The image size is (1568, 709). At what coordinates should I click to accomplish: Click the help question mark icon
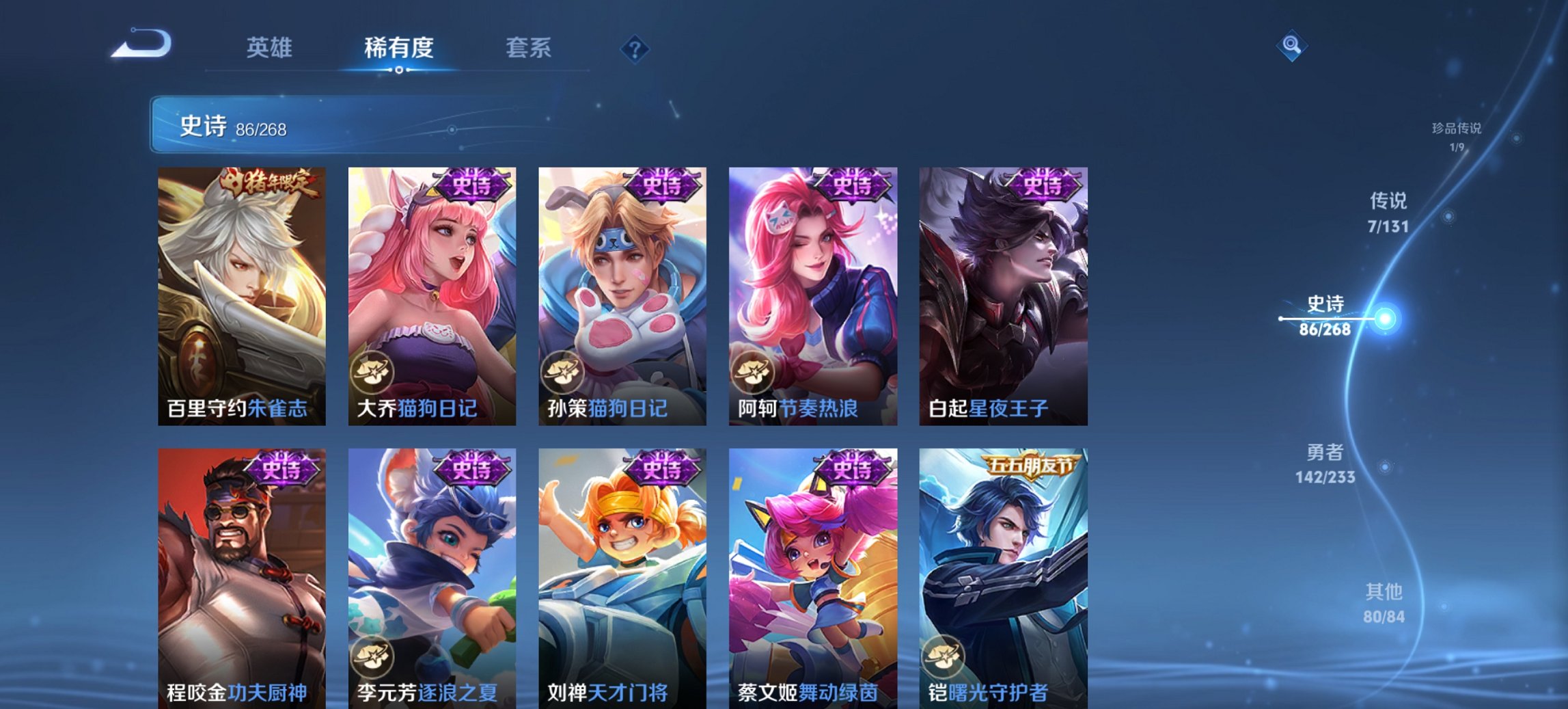click(634, 48)
